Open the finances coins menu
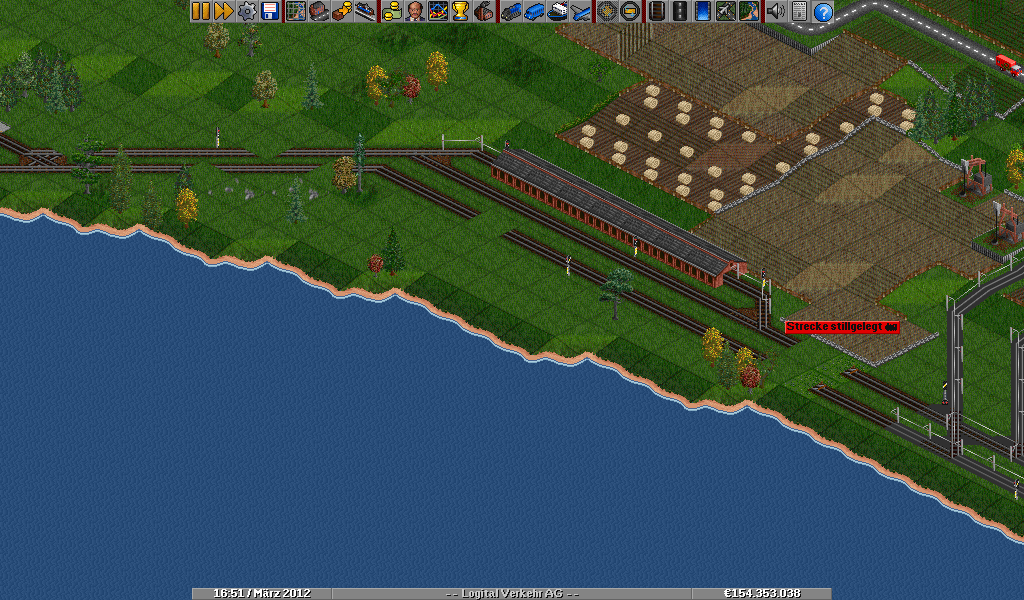The width and height of the screenshot is (1024, 600). (391, 11)
